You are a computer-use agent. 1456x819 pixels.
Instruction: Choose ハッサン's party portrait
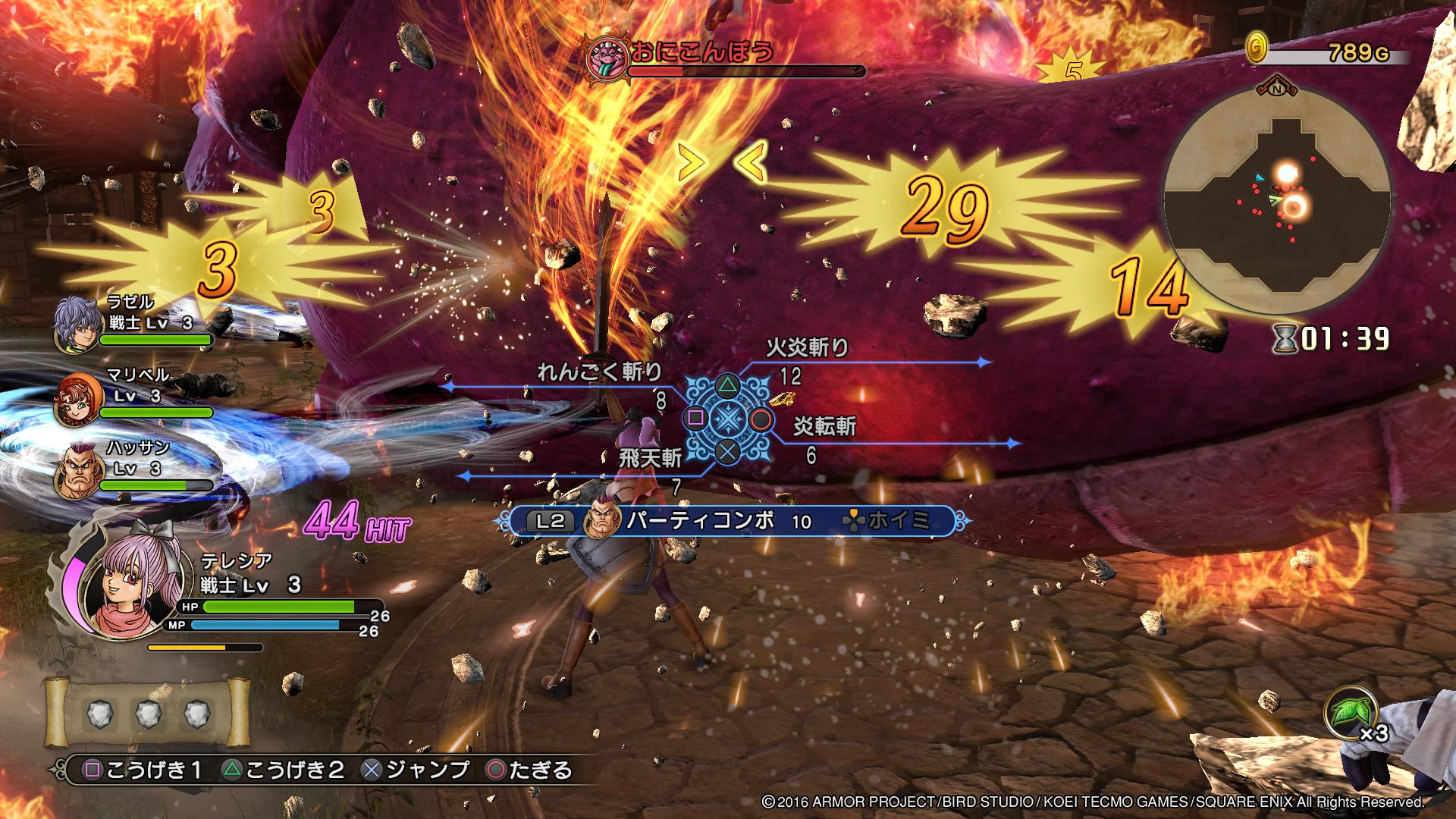[79, 470]
